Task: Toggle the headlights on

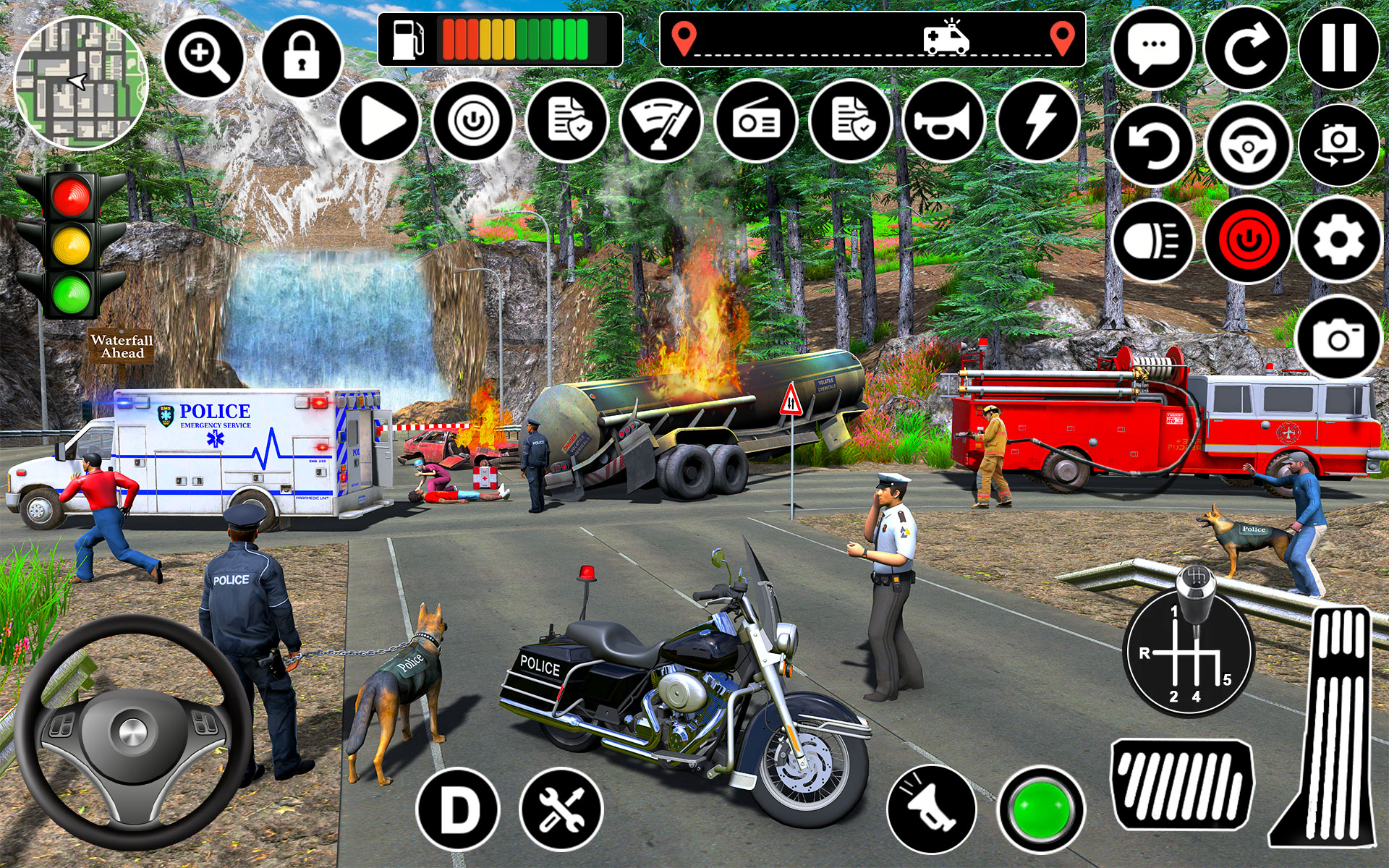Action: 1155,240
